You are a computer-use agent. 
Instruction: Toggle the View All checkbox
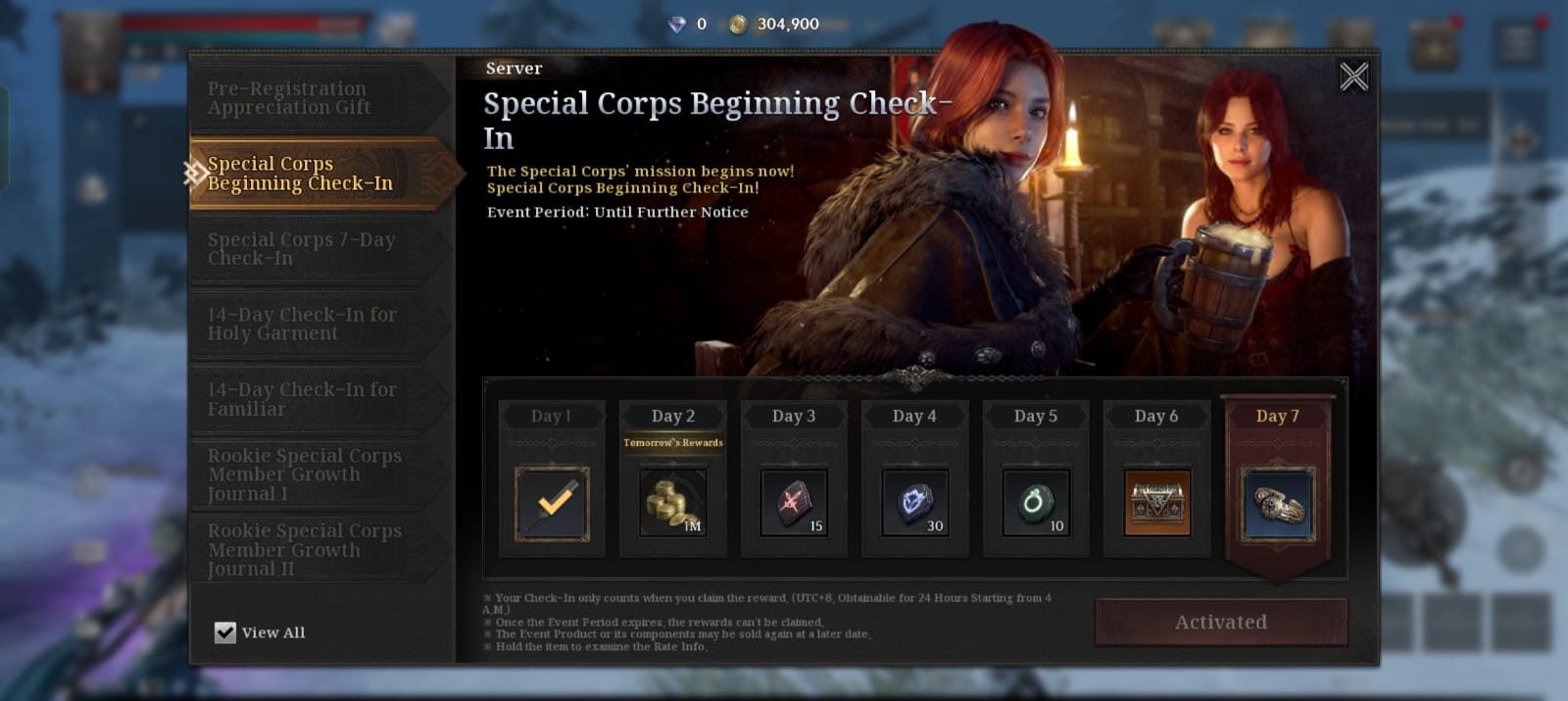pos(225,632)
